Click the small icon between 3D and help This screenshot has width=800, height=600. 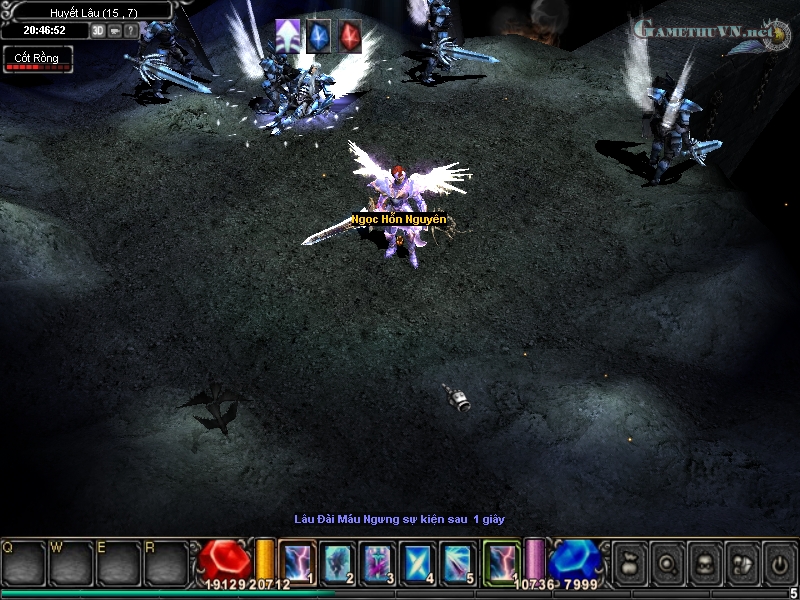point(115,30)
